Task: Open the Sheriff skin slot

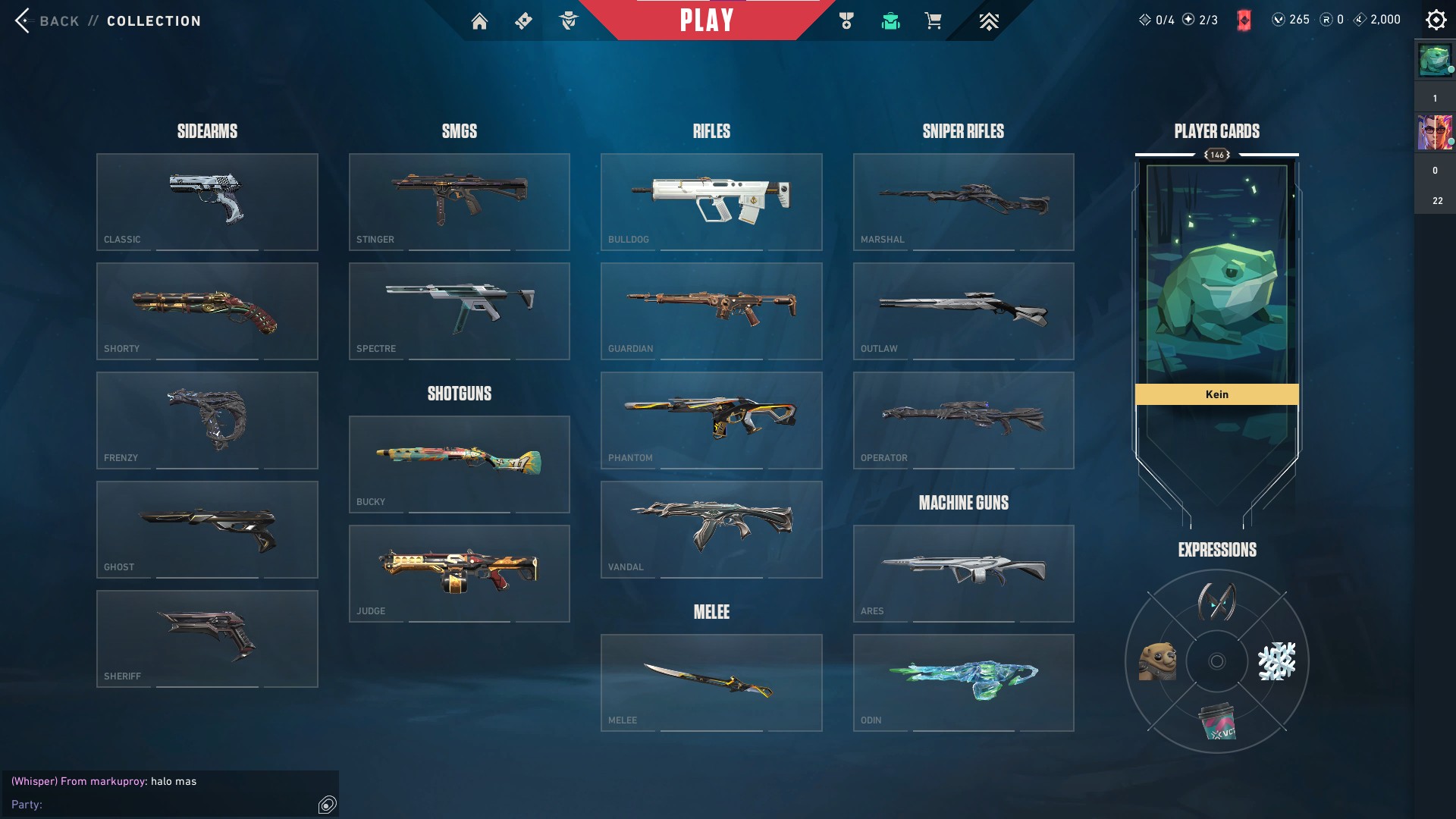Action: (207, 639)
